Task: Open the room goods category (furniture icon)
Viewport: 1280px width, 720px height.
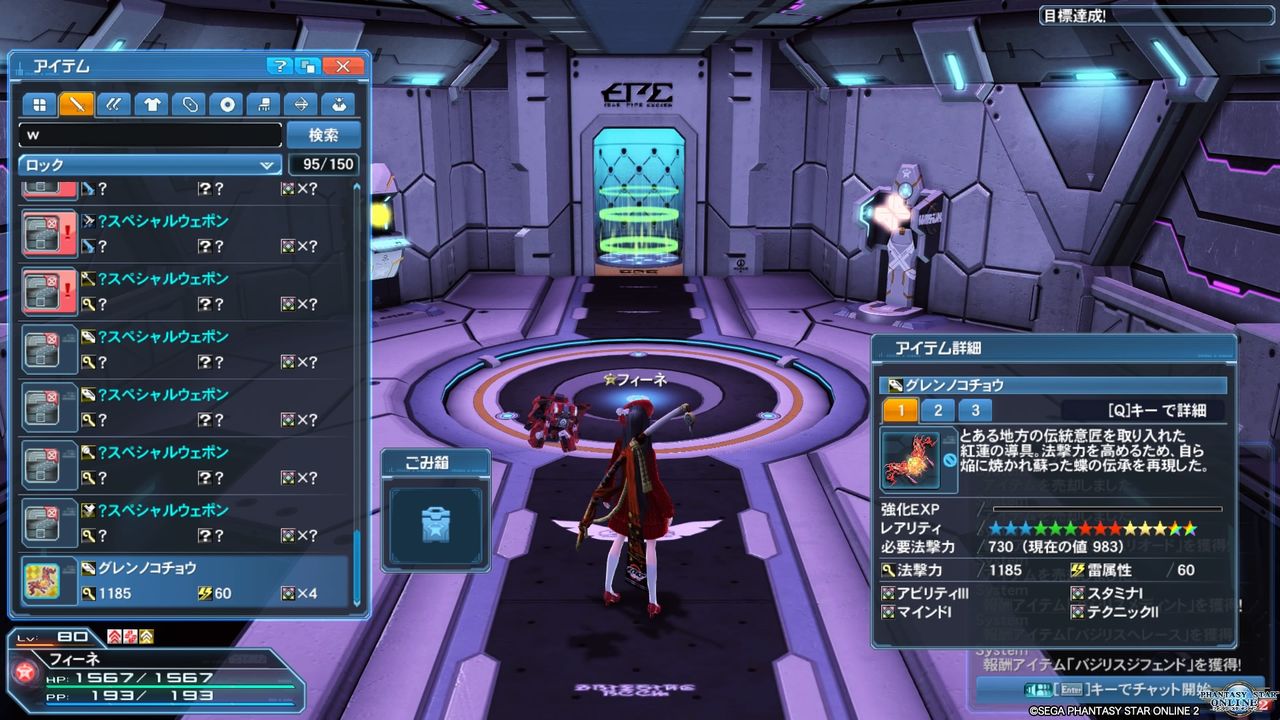Action: click(263, 104)
